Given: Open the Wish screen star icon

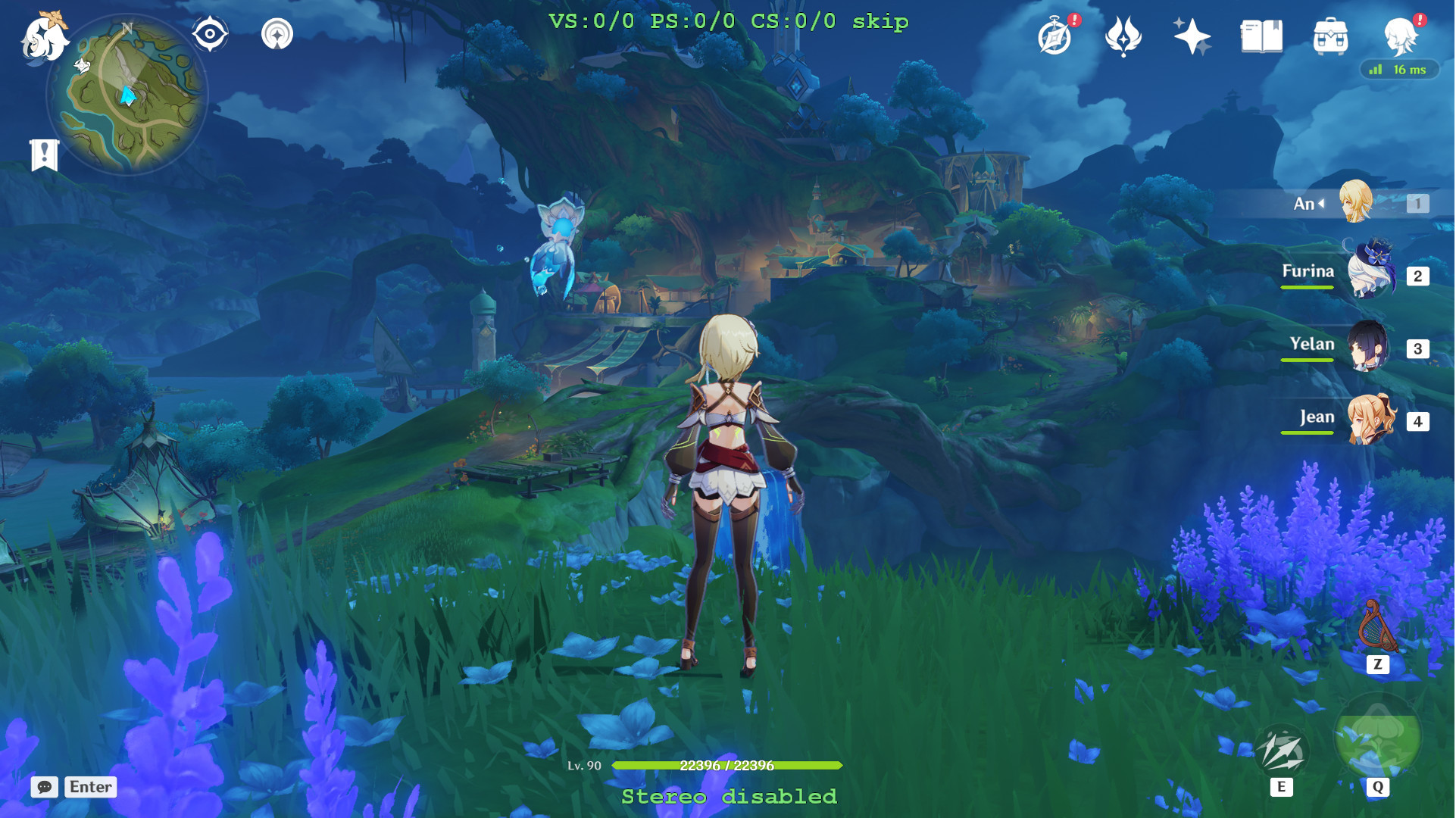Looking at the screenshot, I should click(1192, 36).
